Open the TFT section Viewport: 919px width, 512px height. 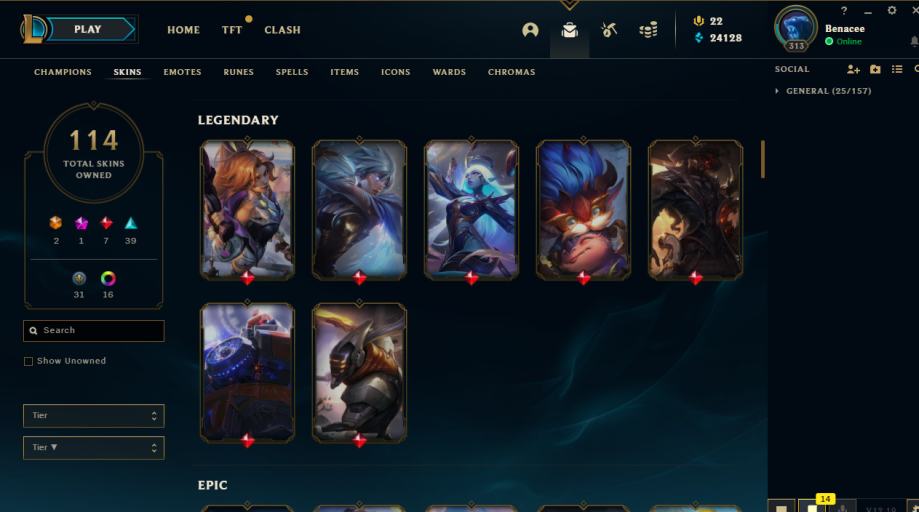click(232, 30)
